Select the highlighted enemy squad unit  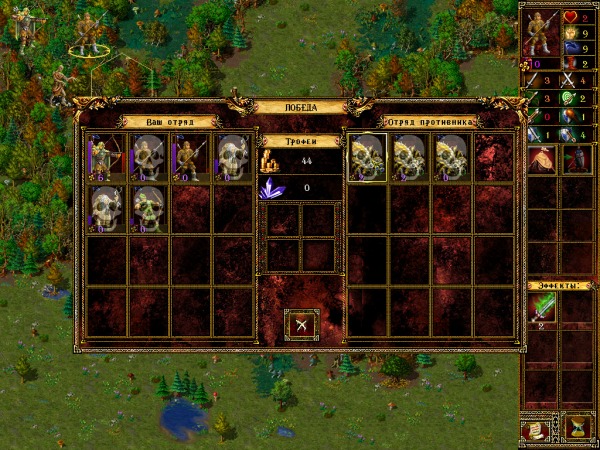click(x=367, y=157)
